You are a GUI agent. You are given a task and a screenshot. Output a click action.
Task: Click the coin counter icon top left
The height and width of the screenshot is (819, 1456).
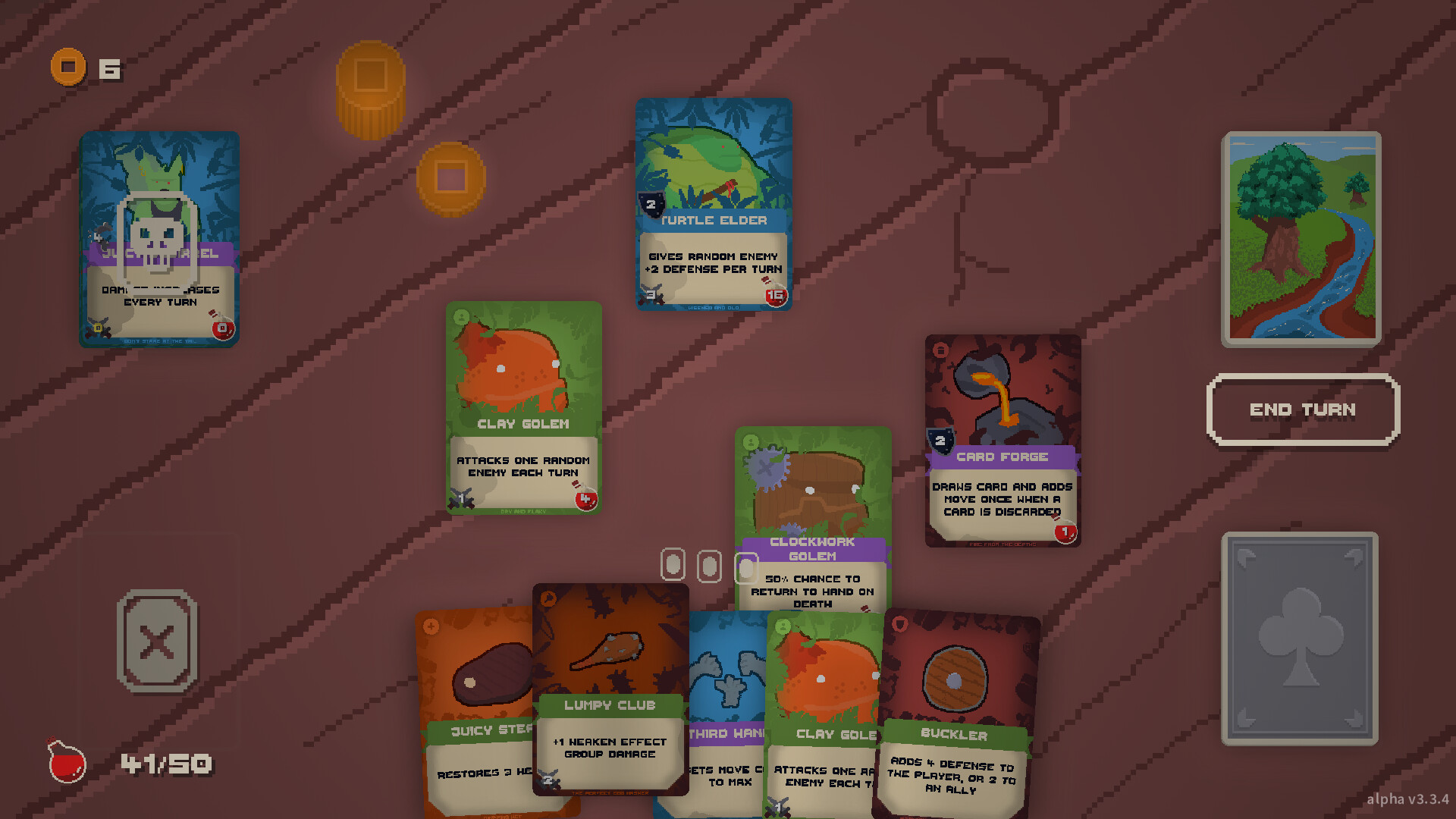tap(68, 67)
